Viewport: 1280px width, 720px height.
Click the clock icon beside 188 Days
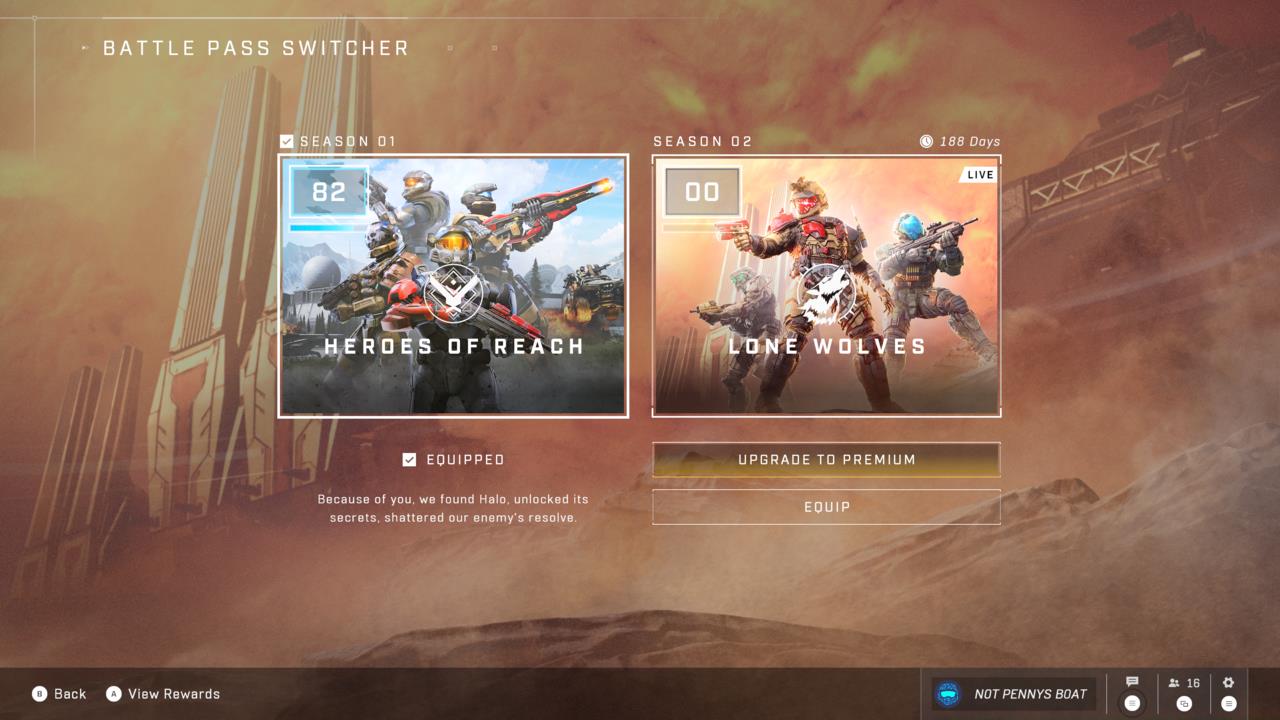[x=925, y=141]
